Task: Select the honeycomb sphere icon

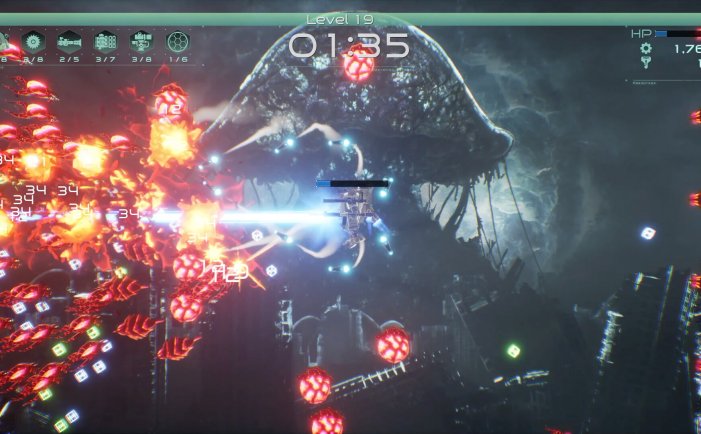Action: (177, 41)
